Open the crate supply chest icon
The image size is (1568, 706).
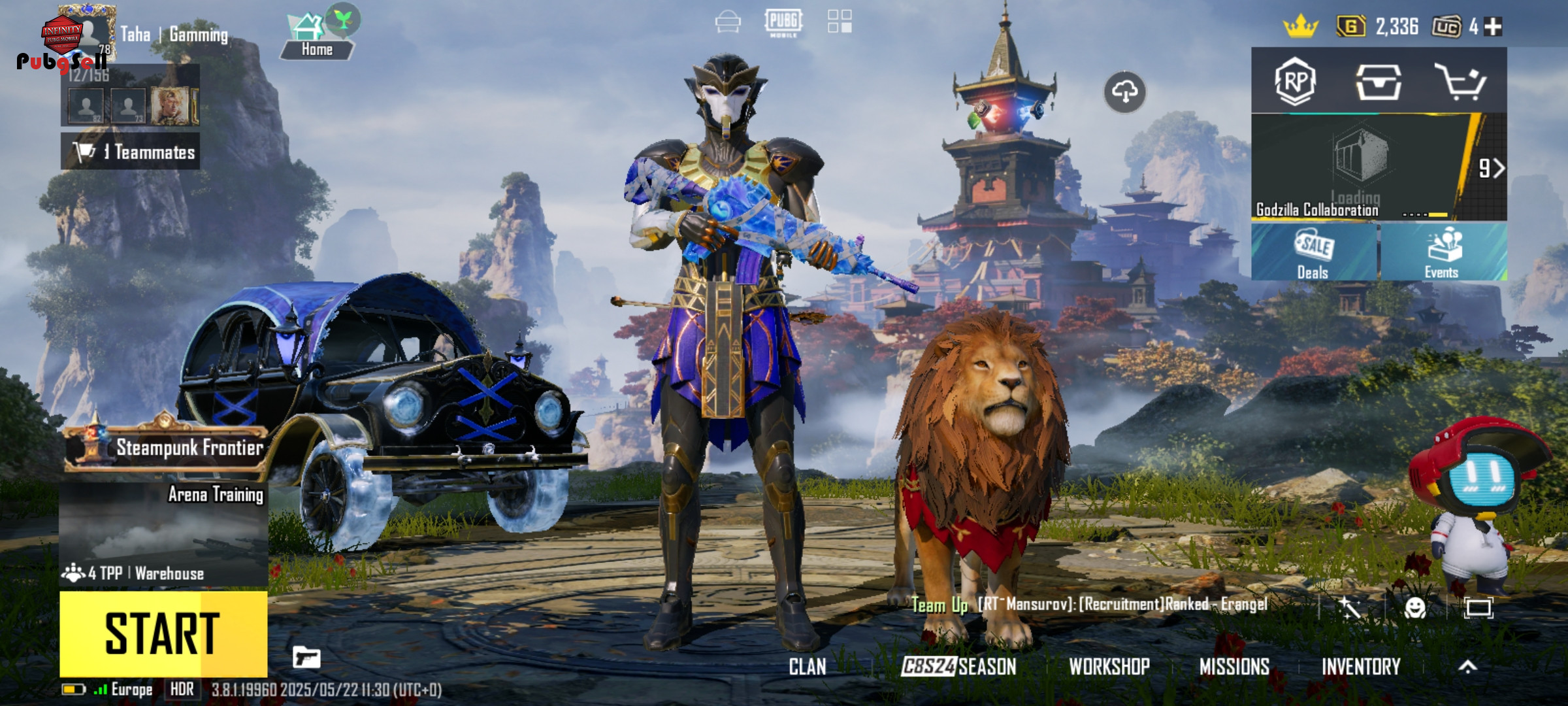coord(1378,82)
